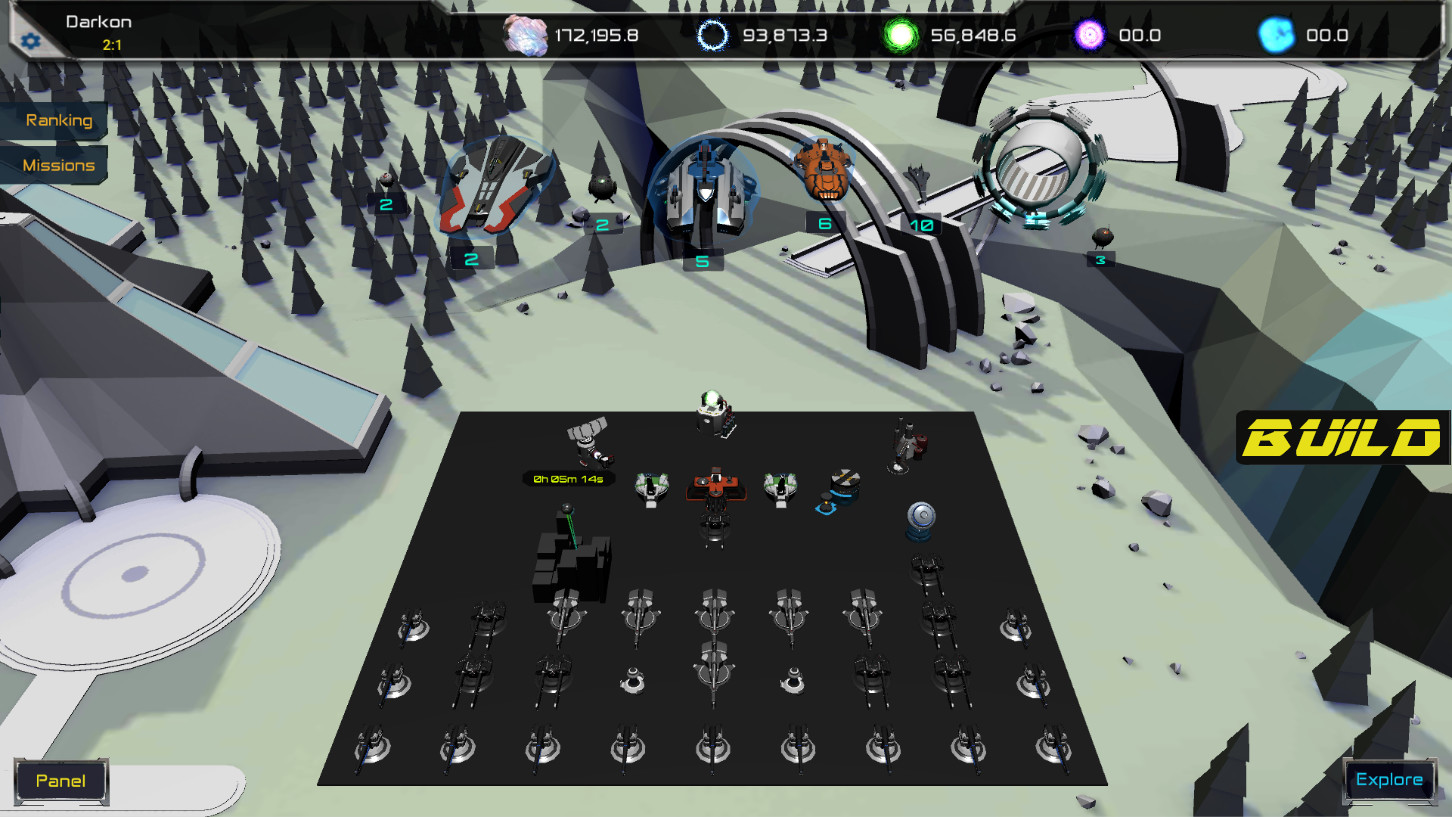Screen dimensions: 1452x817
Task: Click the white crystal resource icon
Action: pos(524,32)
